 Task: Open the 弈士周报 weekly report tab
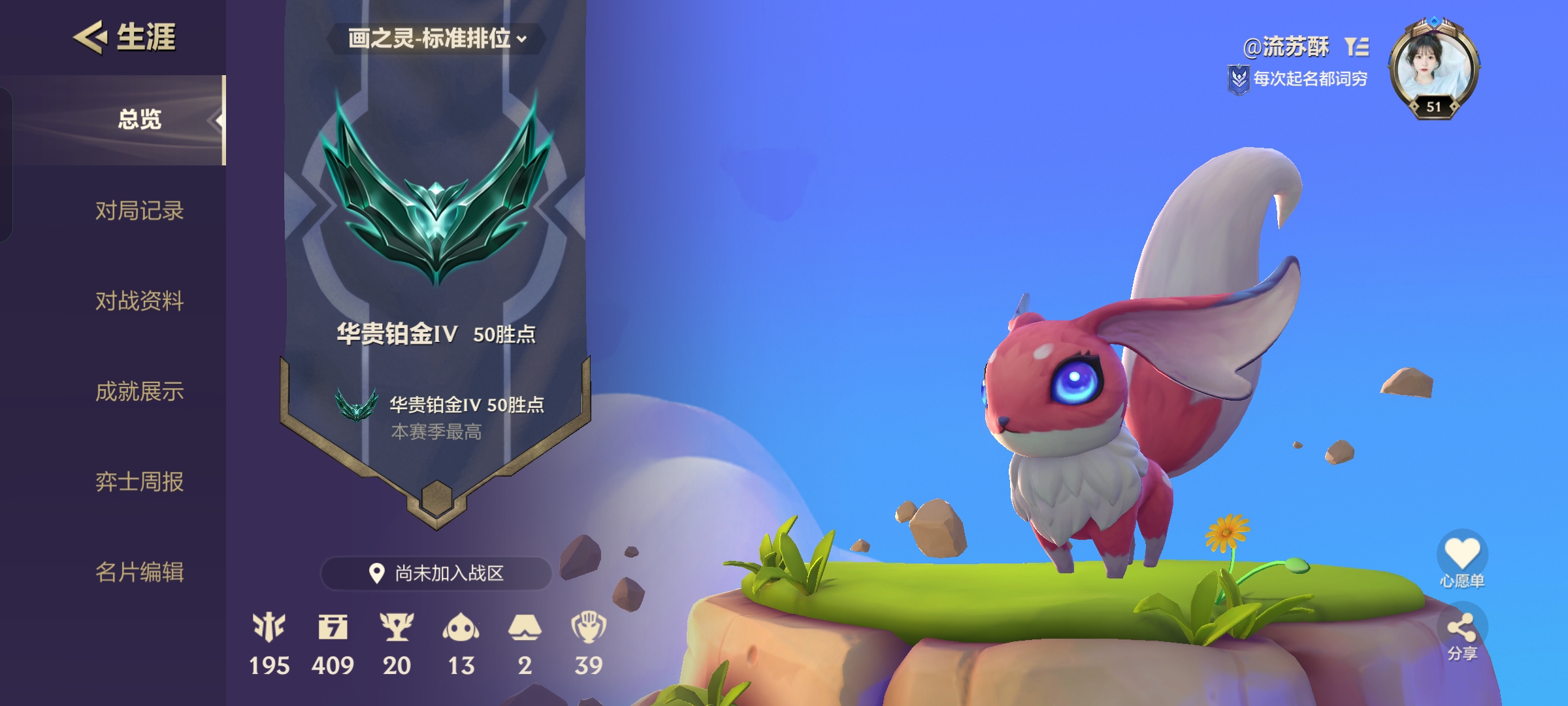click(x=139, y=482)
